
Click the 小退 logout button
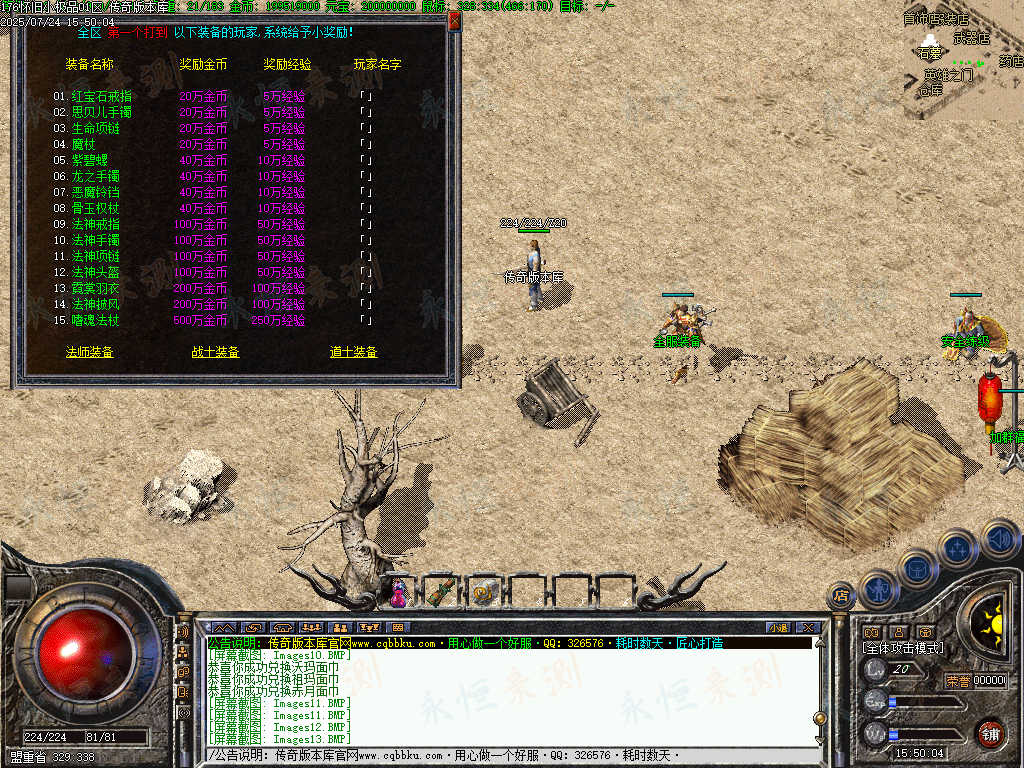coord(778,627)
